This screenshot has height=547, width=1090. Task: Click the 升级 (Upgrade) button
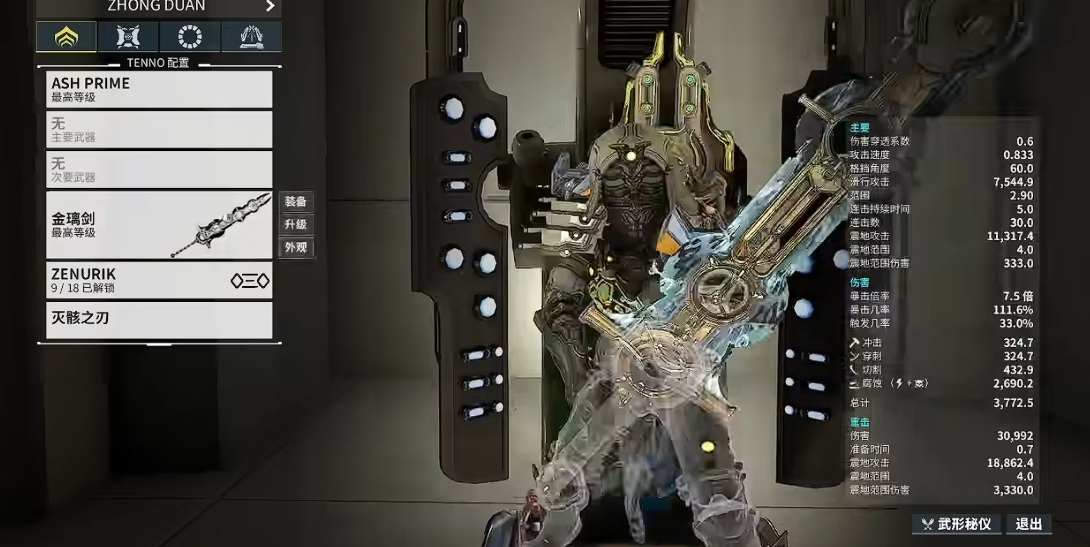(295, 224)
